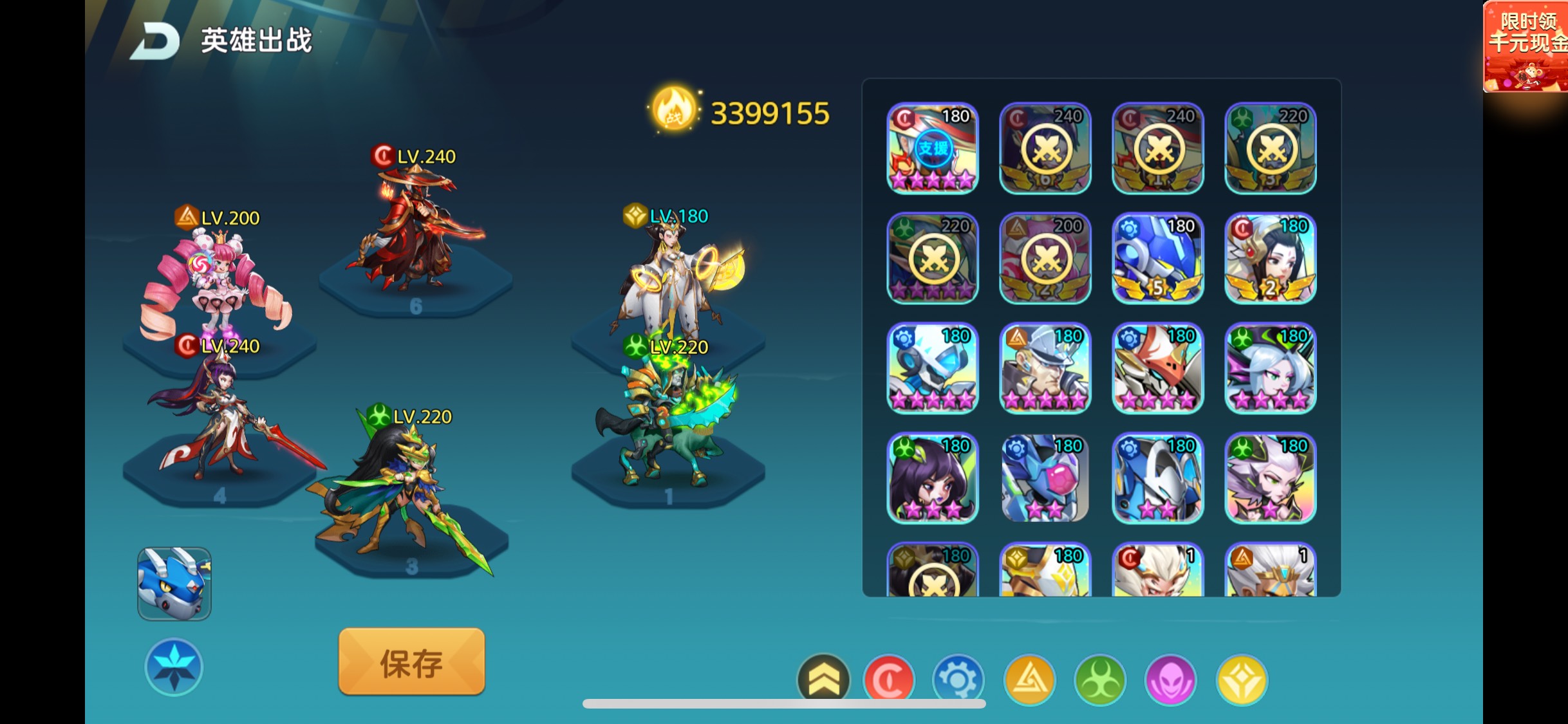Open the 限时领千元现金 promotion banner
Image resolution: width=1568 pixels, height=724 pixels.
coord(1525,47)
